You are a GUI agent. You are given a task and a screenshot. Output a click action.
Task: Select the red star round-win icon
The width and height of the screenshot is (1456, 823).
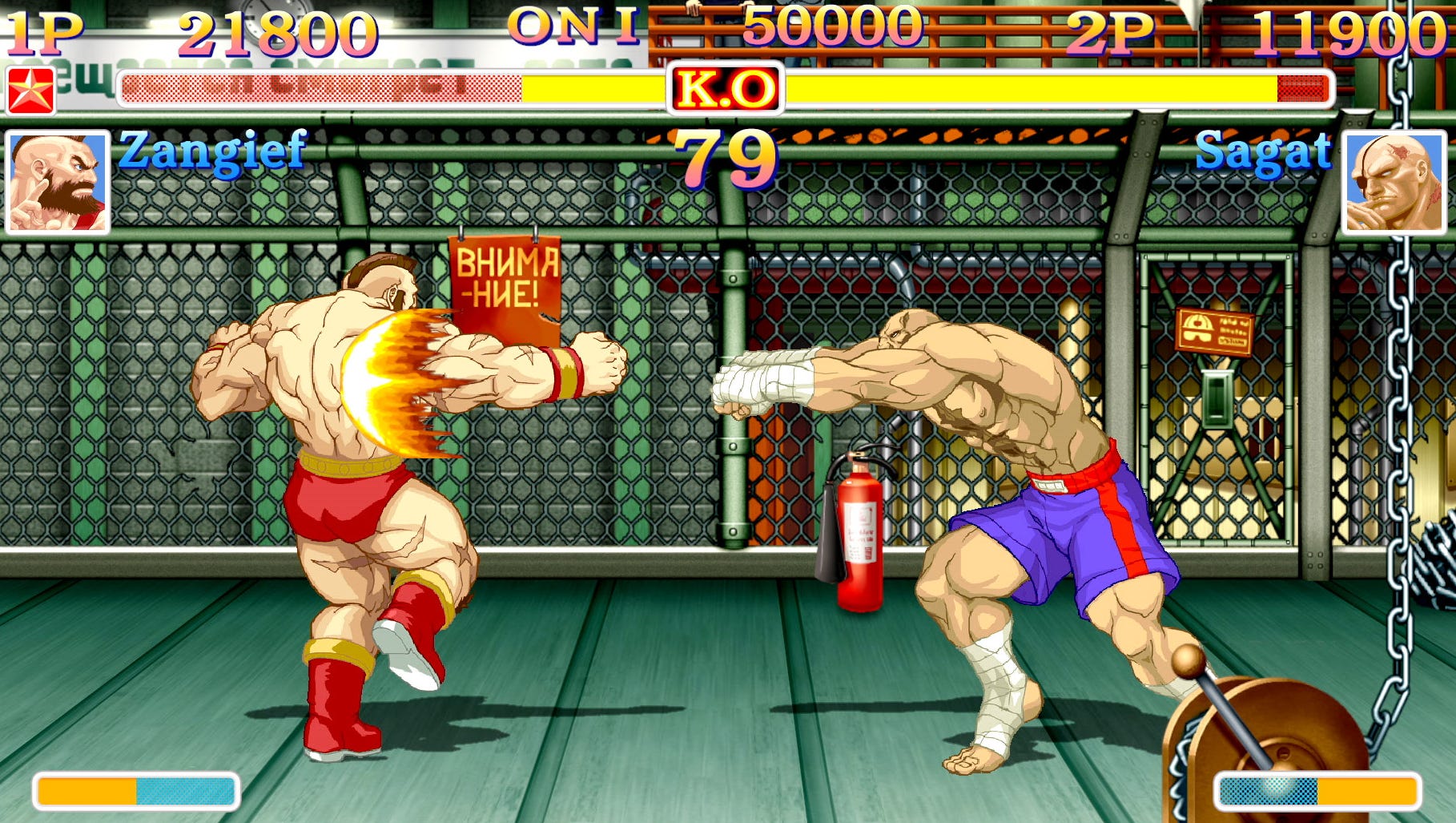[x=30, y=90]
